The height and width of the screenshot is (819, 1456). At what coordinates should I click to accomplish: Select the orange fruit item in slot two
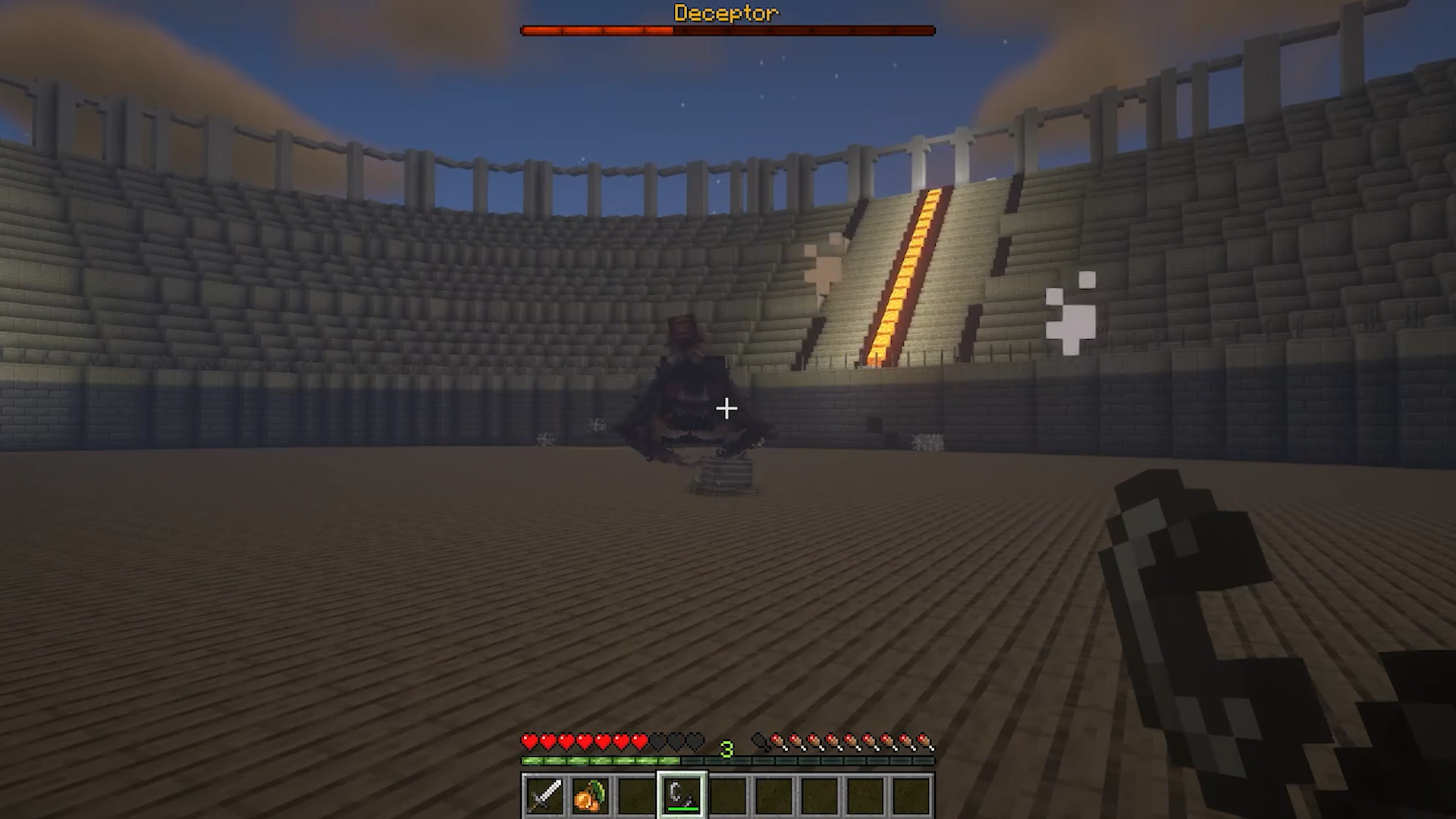pos(590,792)
